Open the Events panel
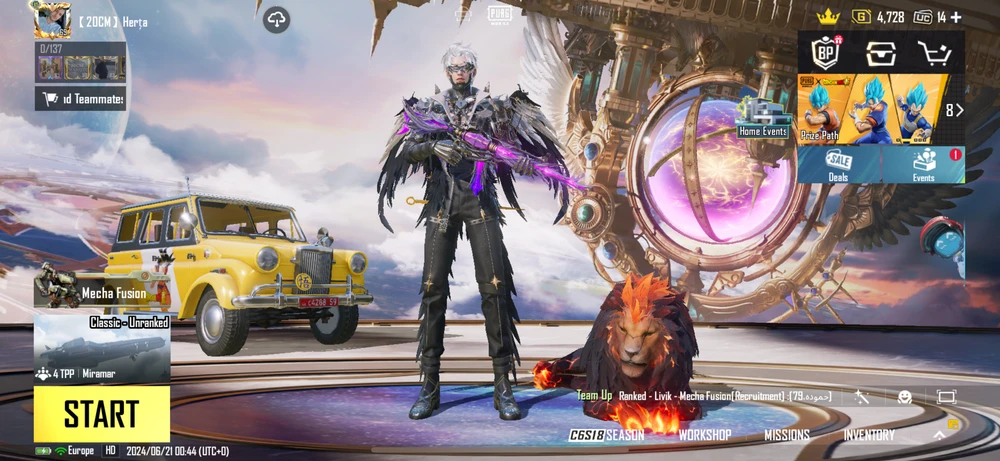The height and width of the screenshot is (461, 1000). (x=924, y=165)
